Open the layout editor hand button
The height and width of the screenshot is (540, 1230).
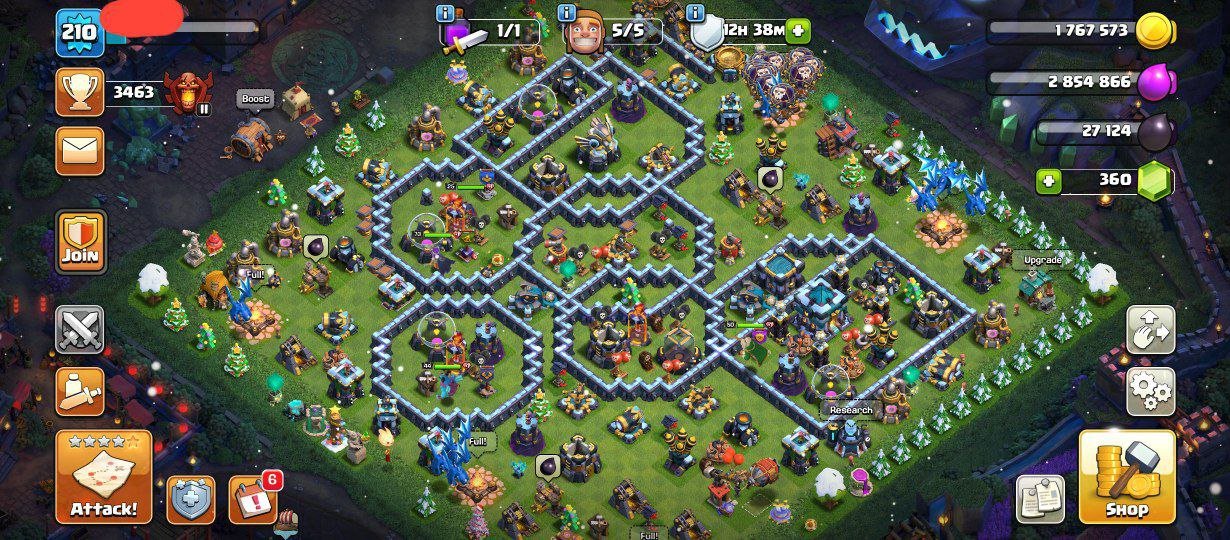tap(1150, 330)
